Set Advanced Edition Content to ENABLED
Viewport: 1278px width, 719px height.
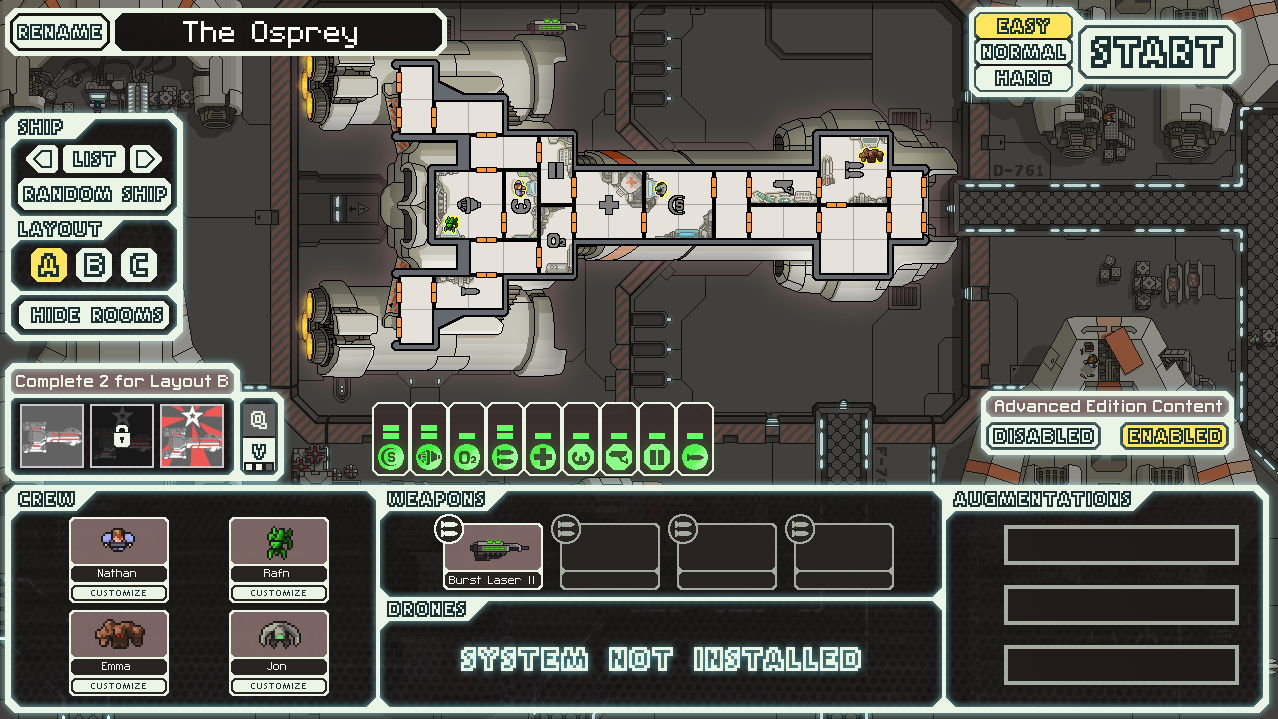click(1174, 436)
